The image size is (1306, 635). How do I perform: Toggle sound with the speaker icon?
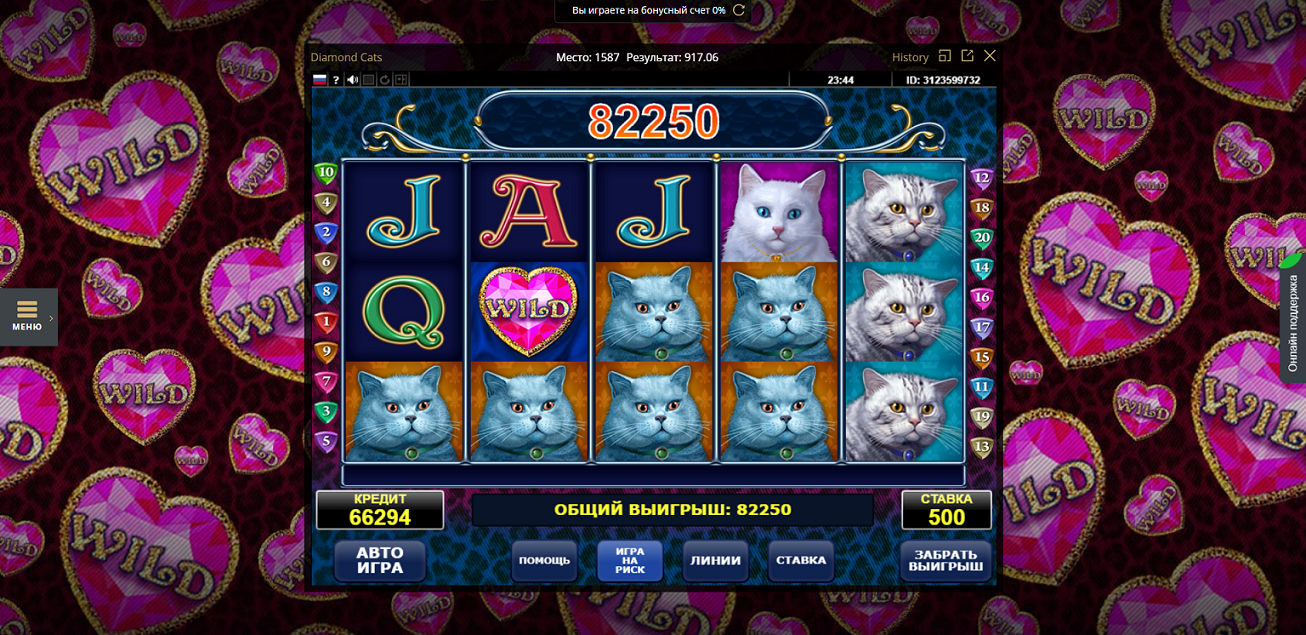pos(352,80)
